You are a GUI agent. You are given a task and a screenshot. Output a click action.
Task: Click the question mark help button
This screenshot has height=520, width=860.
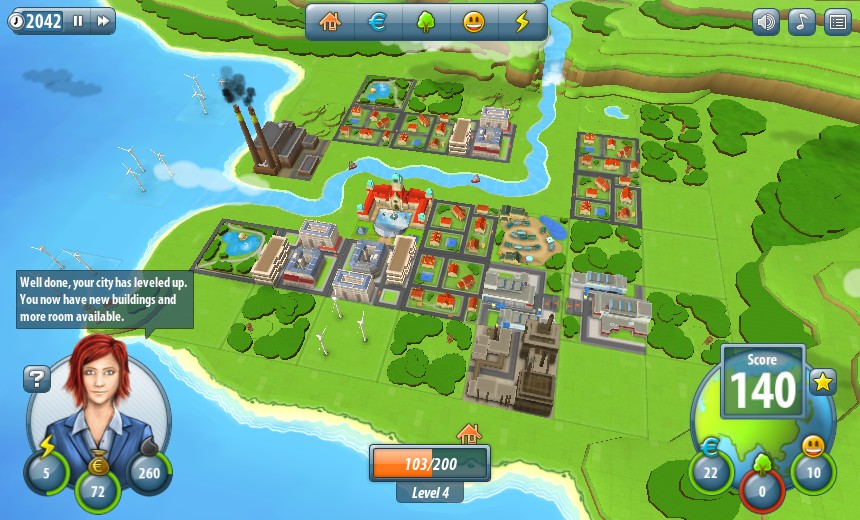37,379
